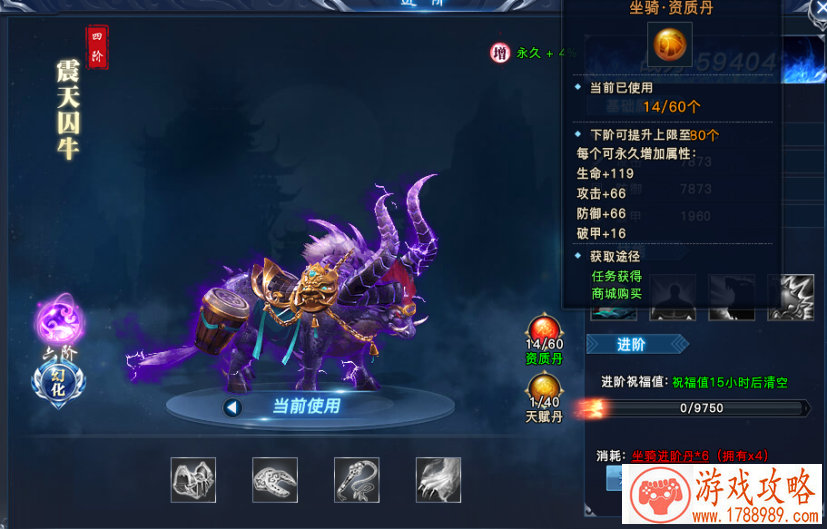The width and height of the screenshot is (827, 529).
Task: Click the orange pill icon in tooltip
Action: [x=671, y=45]
